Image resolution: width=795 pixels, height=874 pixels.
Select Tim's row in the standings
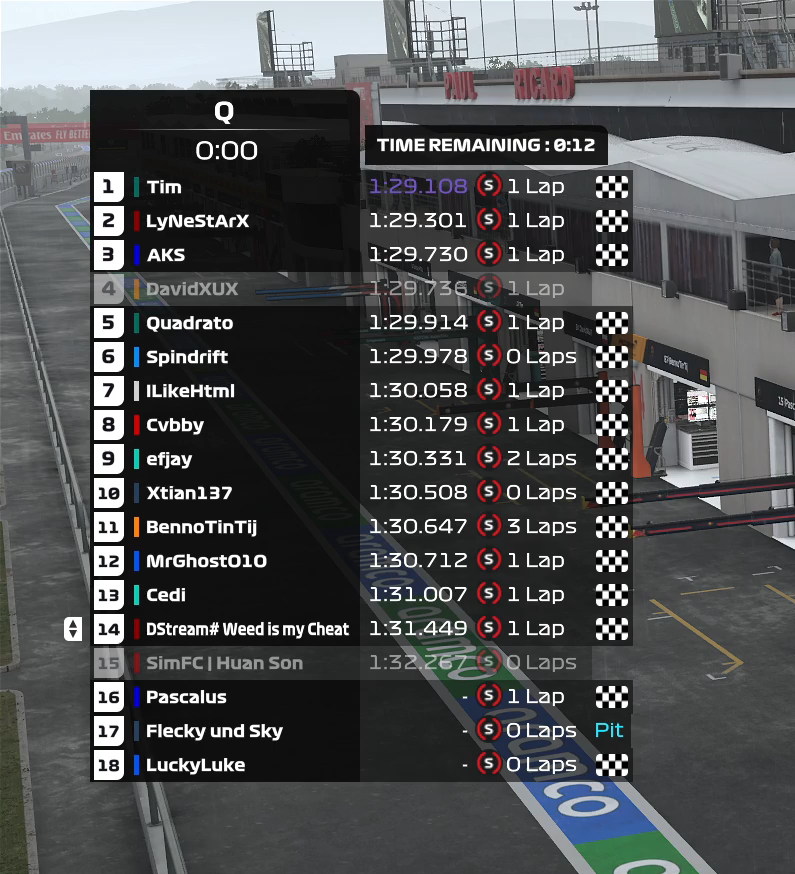(x=164, y=187)
